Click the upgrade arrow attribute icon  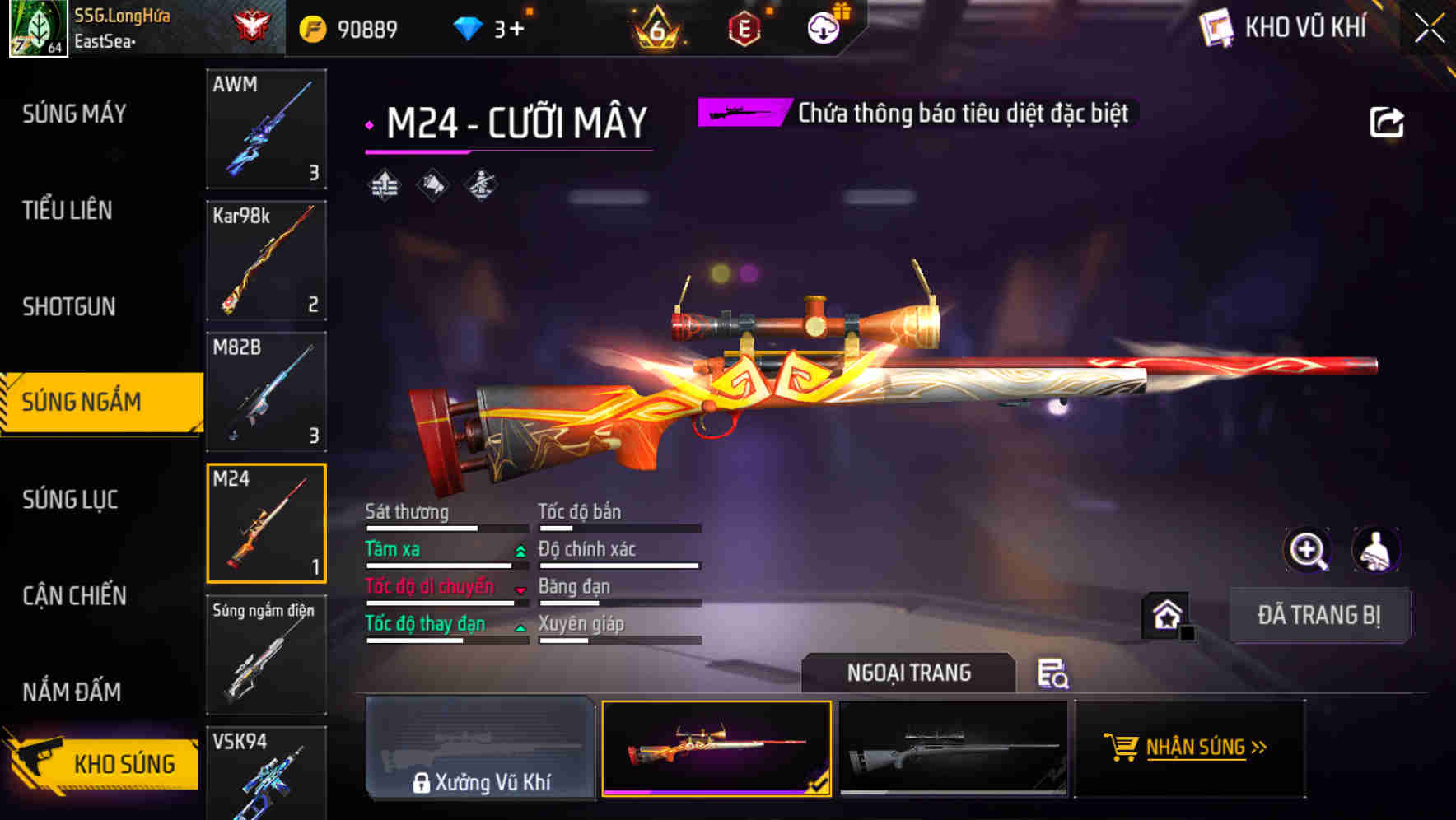coord(383,185)
